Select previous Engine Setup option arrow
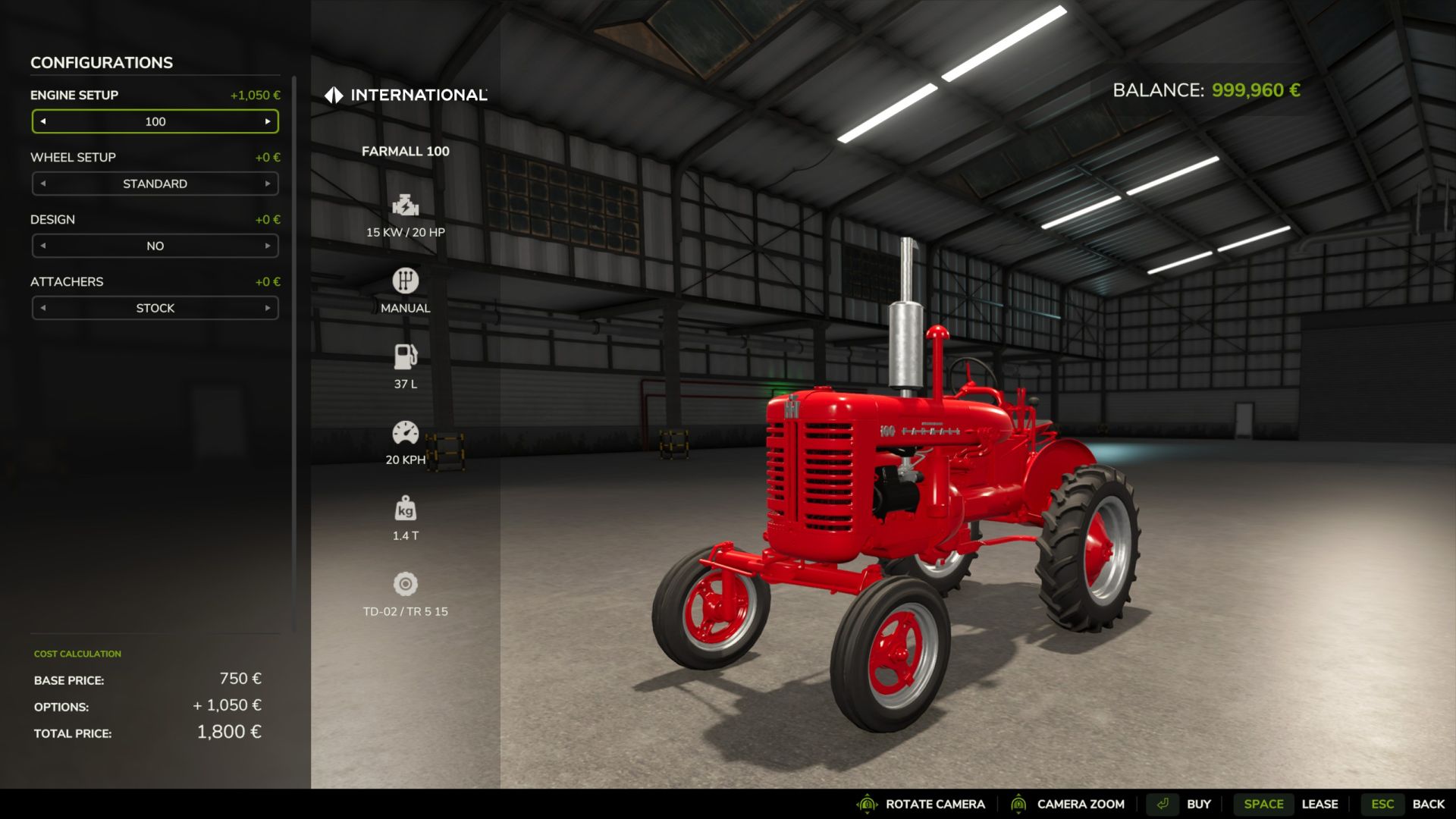The image size is (1456, 819). [x=43, y=121]
